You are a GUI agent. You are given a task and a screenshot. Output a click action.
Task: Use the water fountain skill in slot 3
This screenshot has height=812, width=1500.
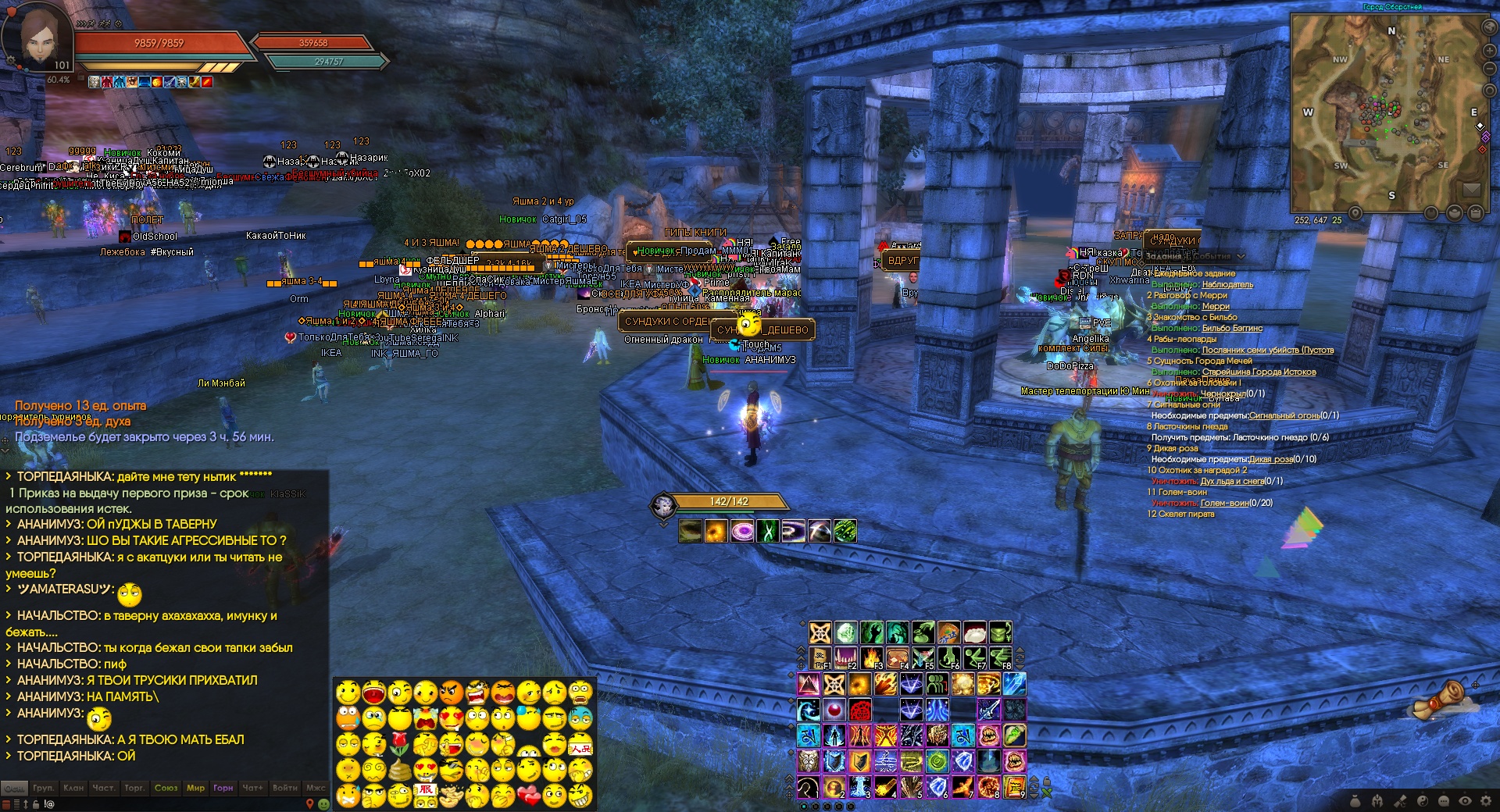[x=859, y=785]
